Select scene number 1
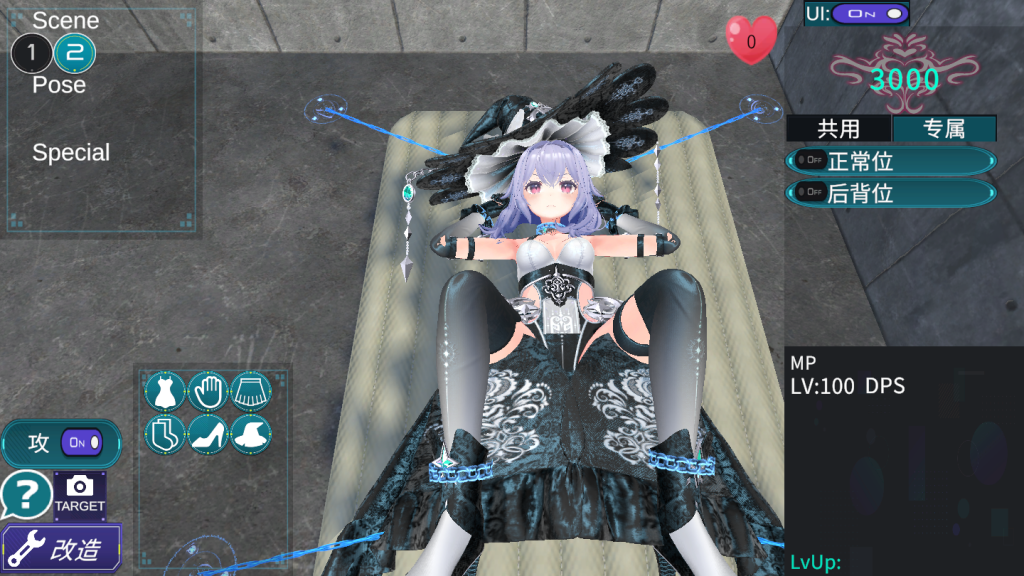 click(x=31, y=52)
